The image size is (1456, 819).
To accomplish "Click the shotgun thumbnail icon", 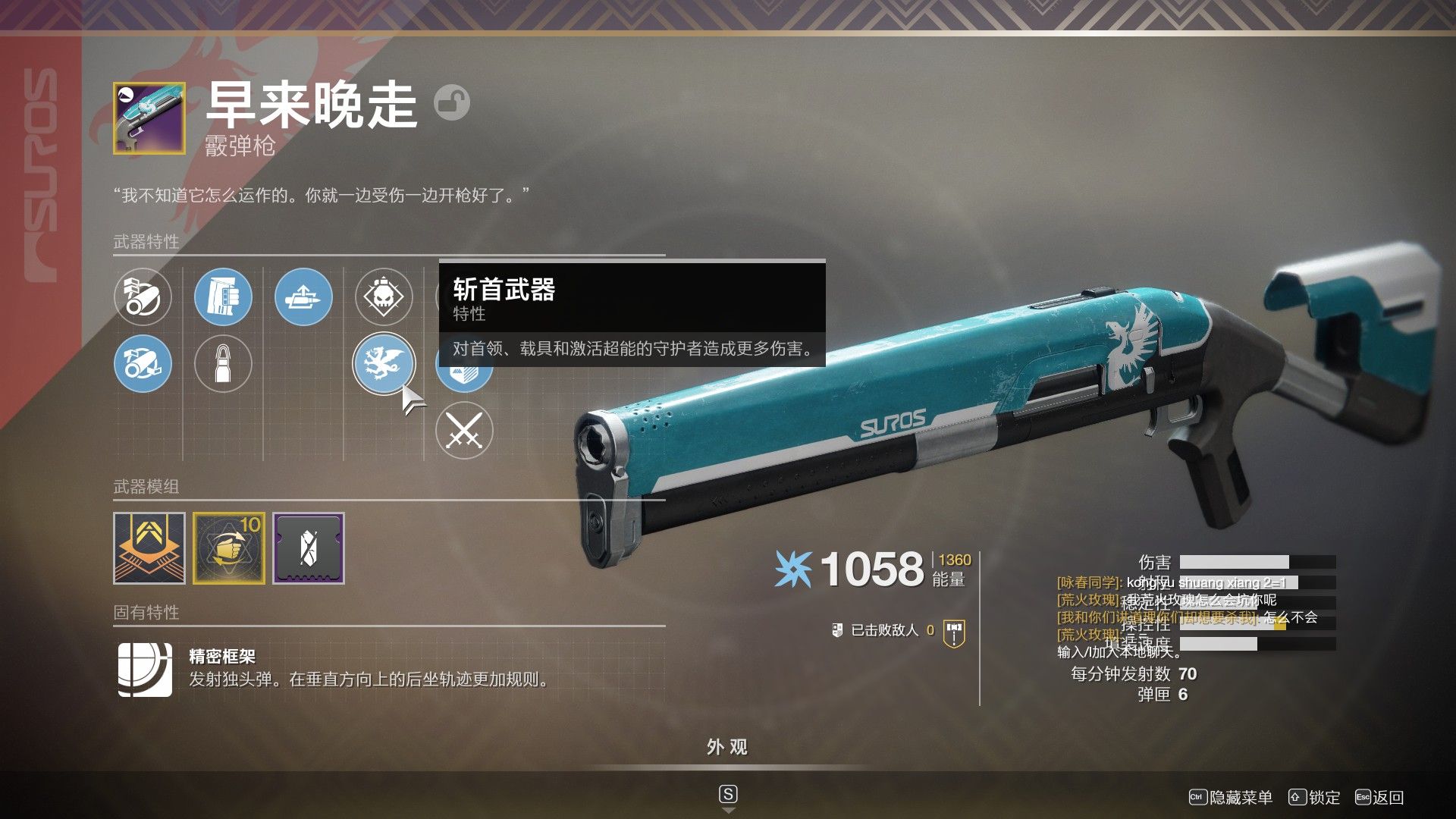I will tap(149, 118).
